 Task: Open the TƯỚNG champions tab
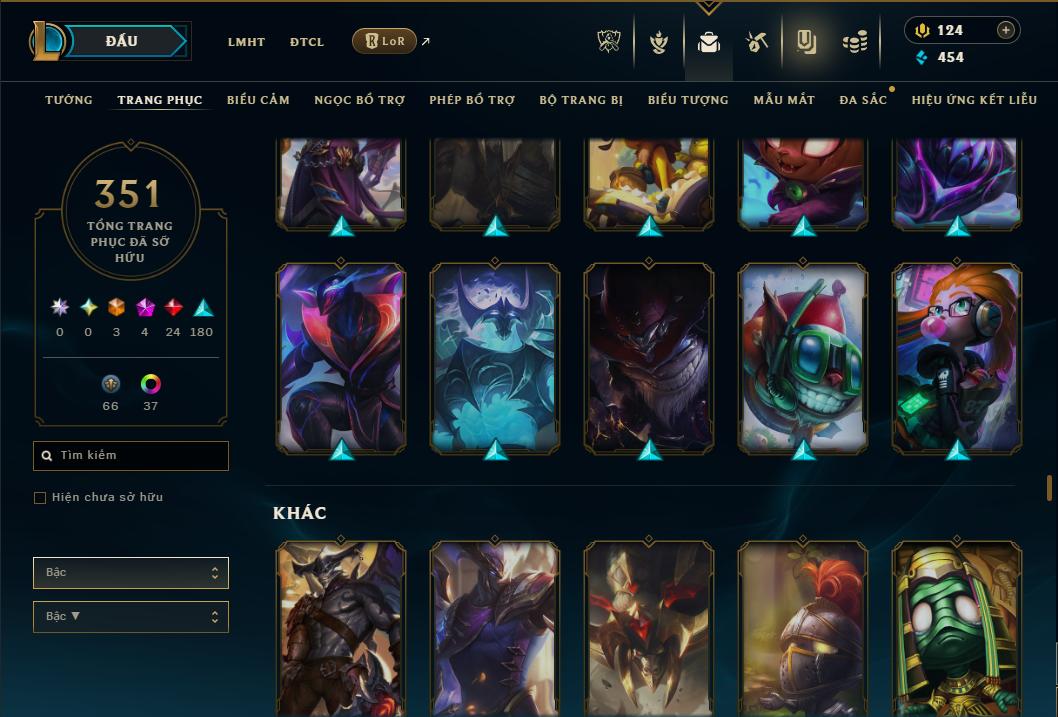(x=69, y=100)
